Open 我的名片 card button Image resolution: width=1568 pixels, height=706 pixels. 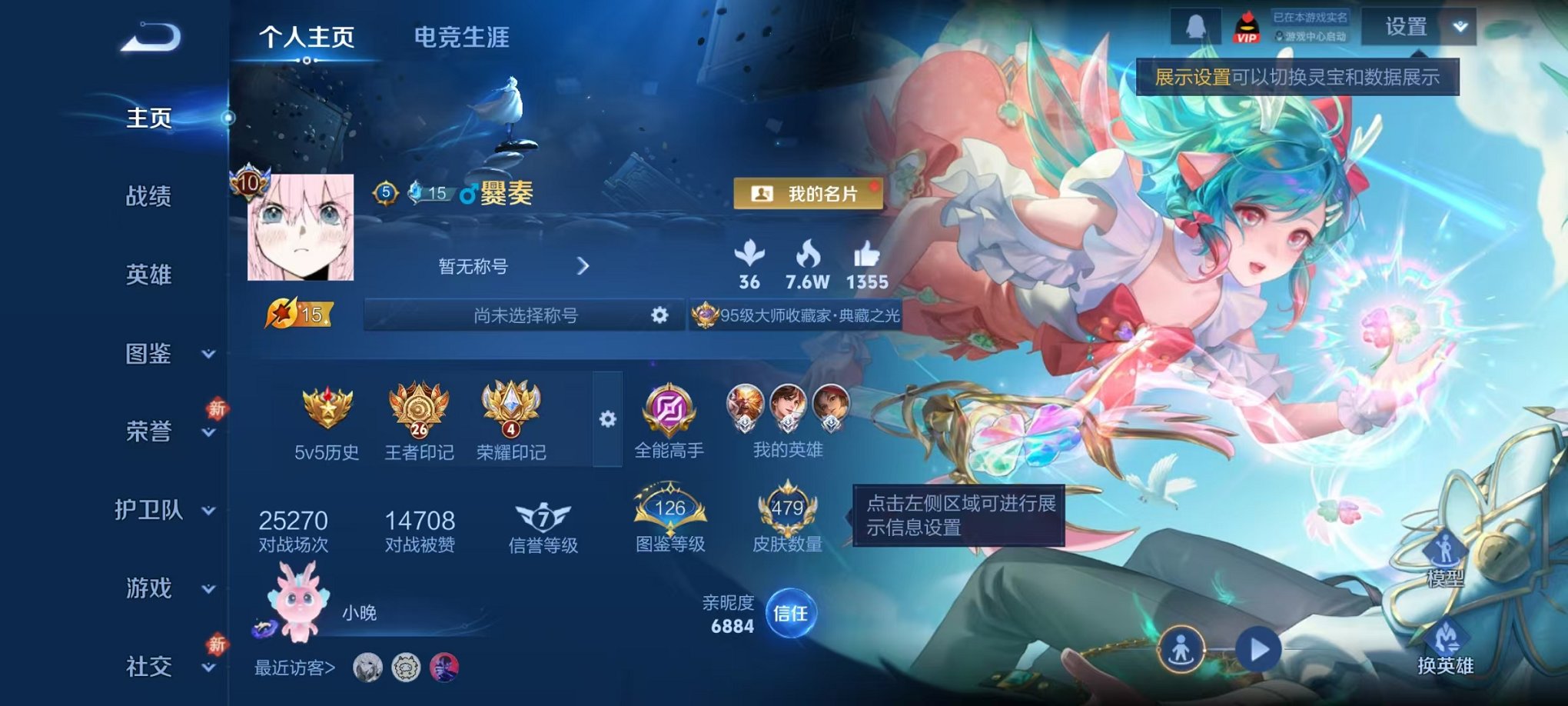[807, 193]
